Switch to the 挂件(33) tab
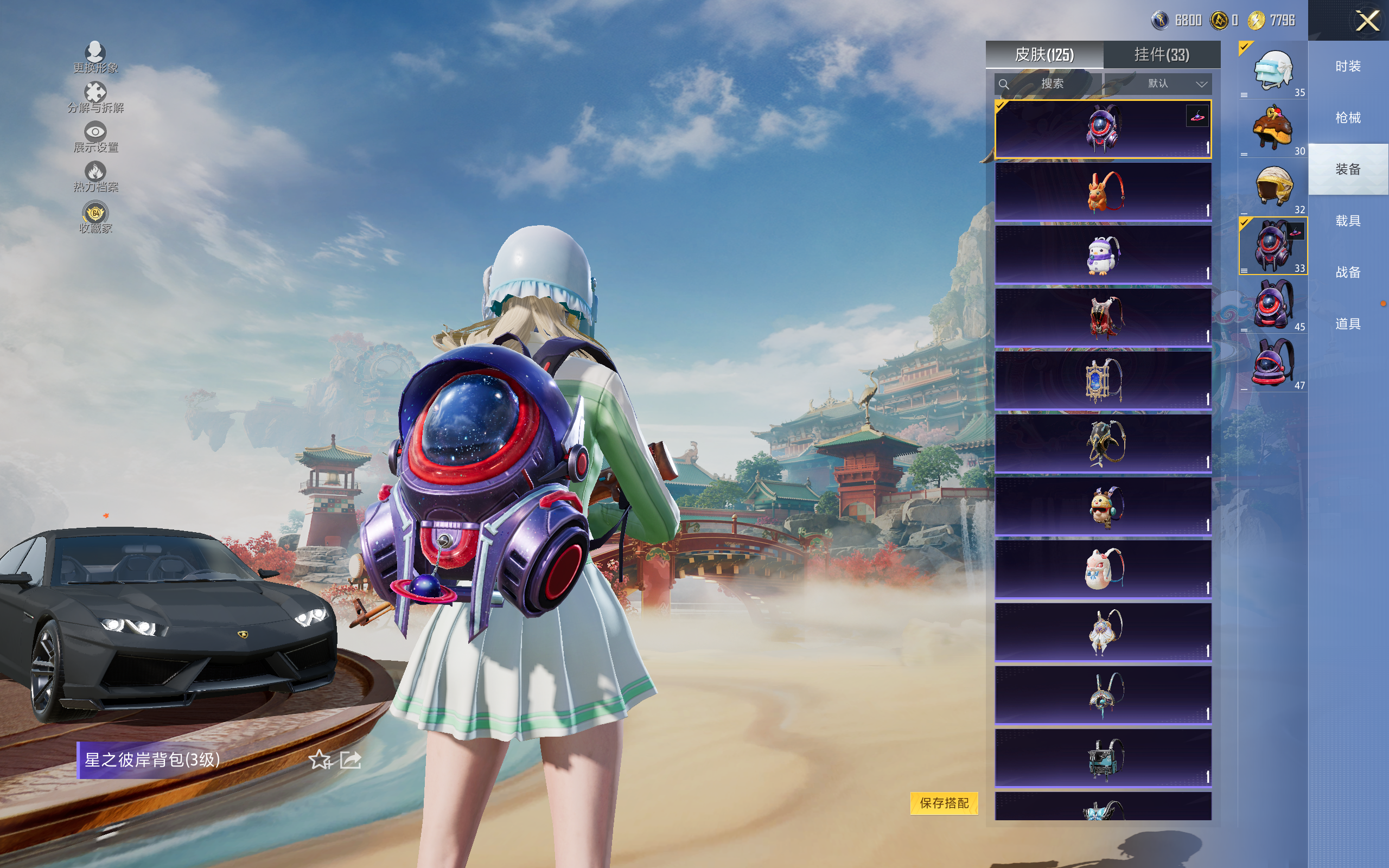Image resolution: width=1389 pixels, height=868 pixels. (1161, 55)
